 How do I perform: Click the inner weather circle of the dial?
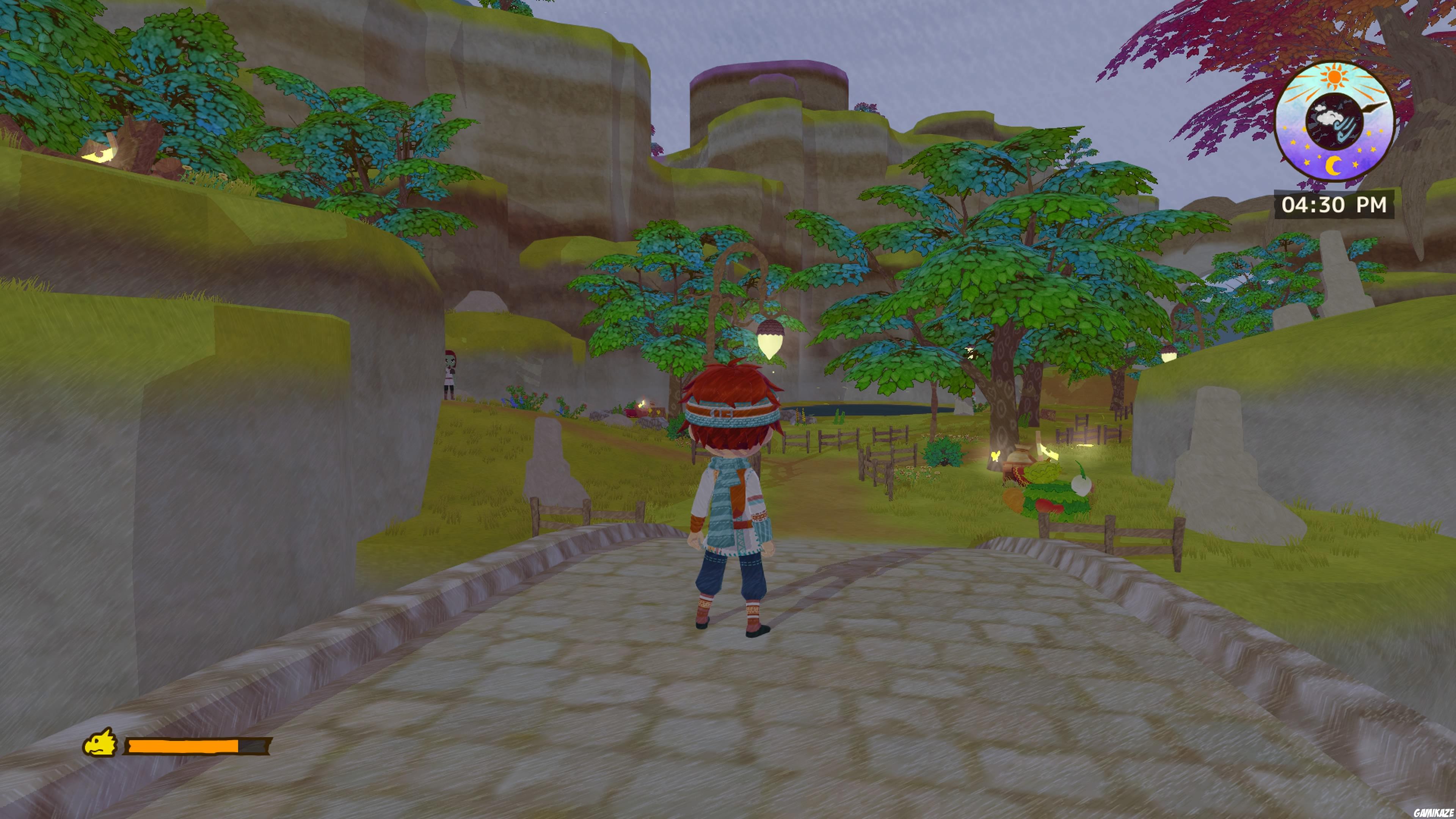coord(1335,120)
